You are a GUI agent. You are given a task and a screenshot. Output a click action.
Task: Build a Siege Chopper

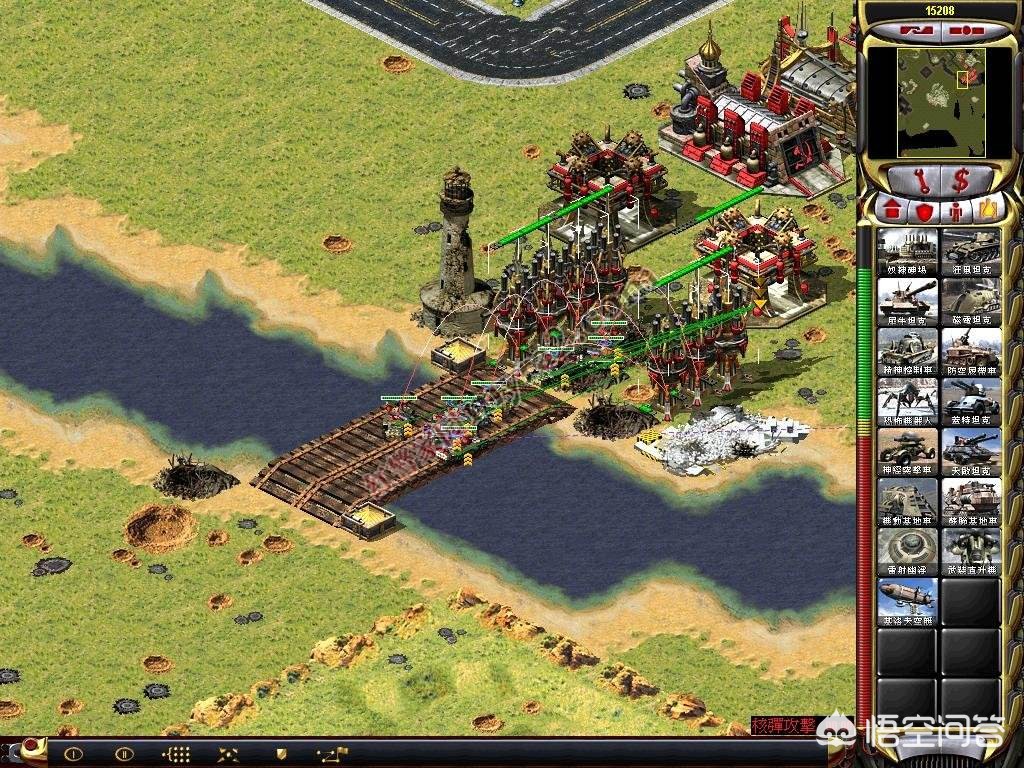point(970,550)
